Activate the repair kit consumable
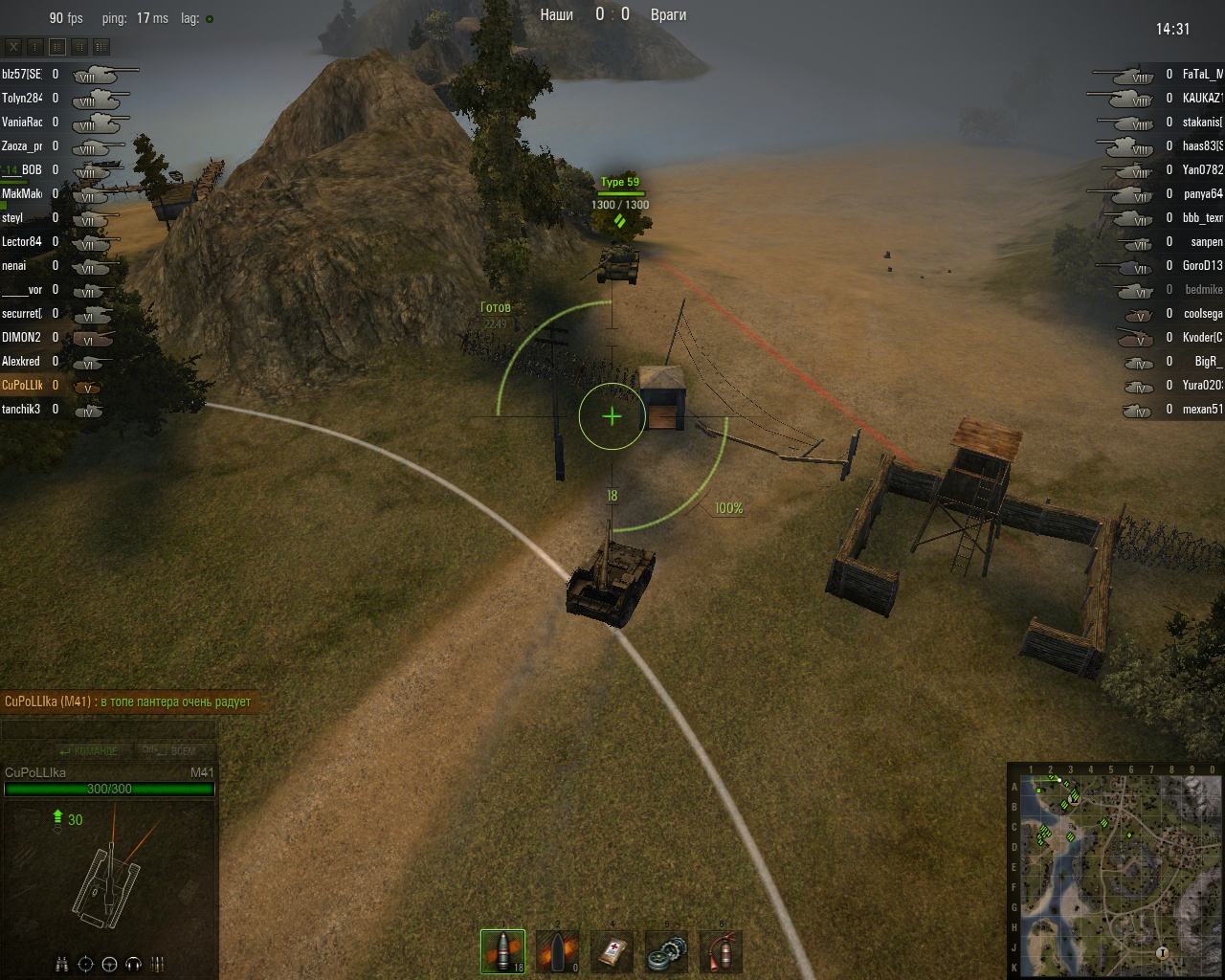This screenshot has width=1225, height=980. pos(666,951)
